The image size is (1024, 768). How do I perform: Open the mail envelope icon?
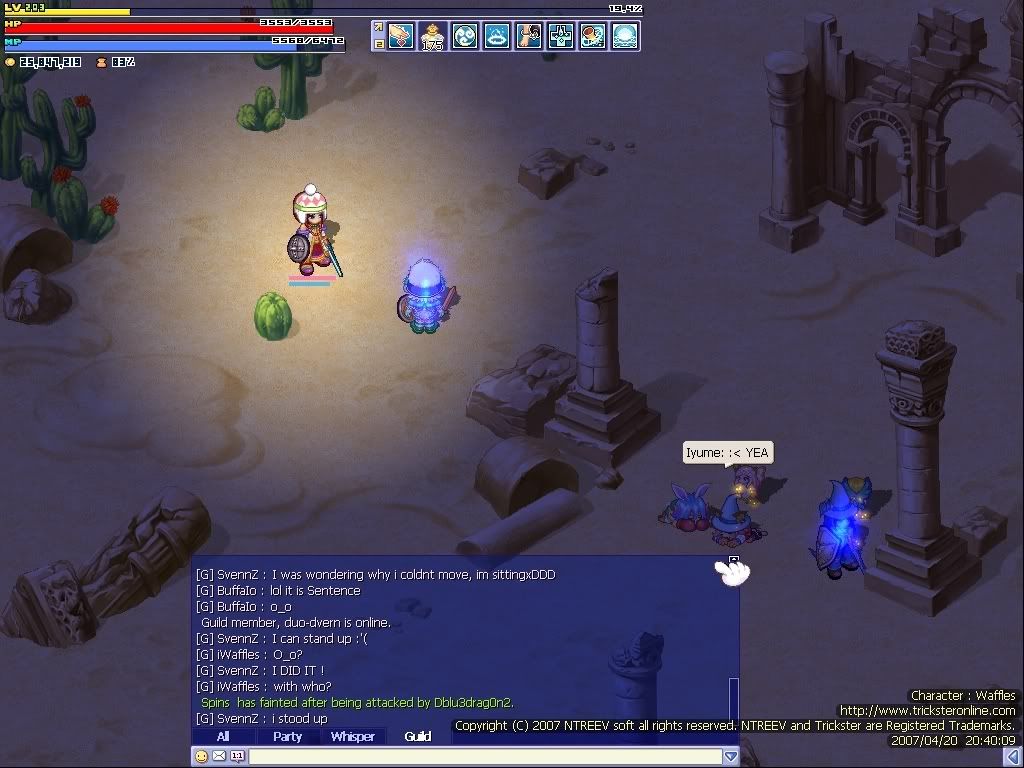coord(219,757)
